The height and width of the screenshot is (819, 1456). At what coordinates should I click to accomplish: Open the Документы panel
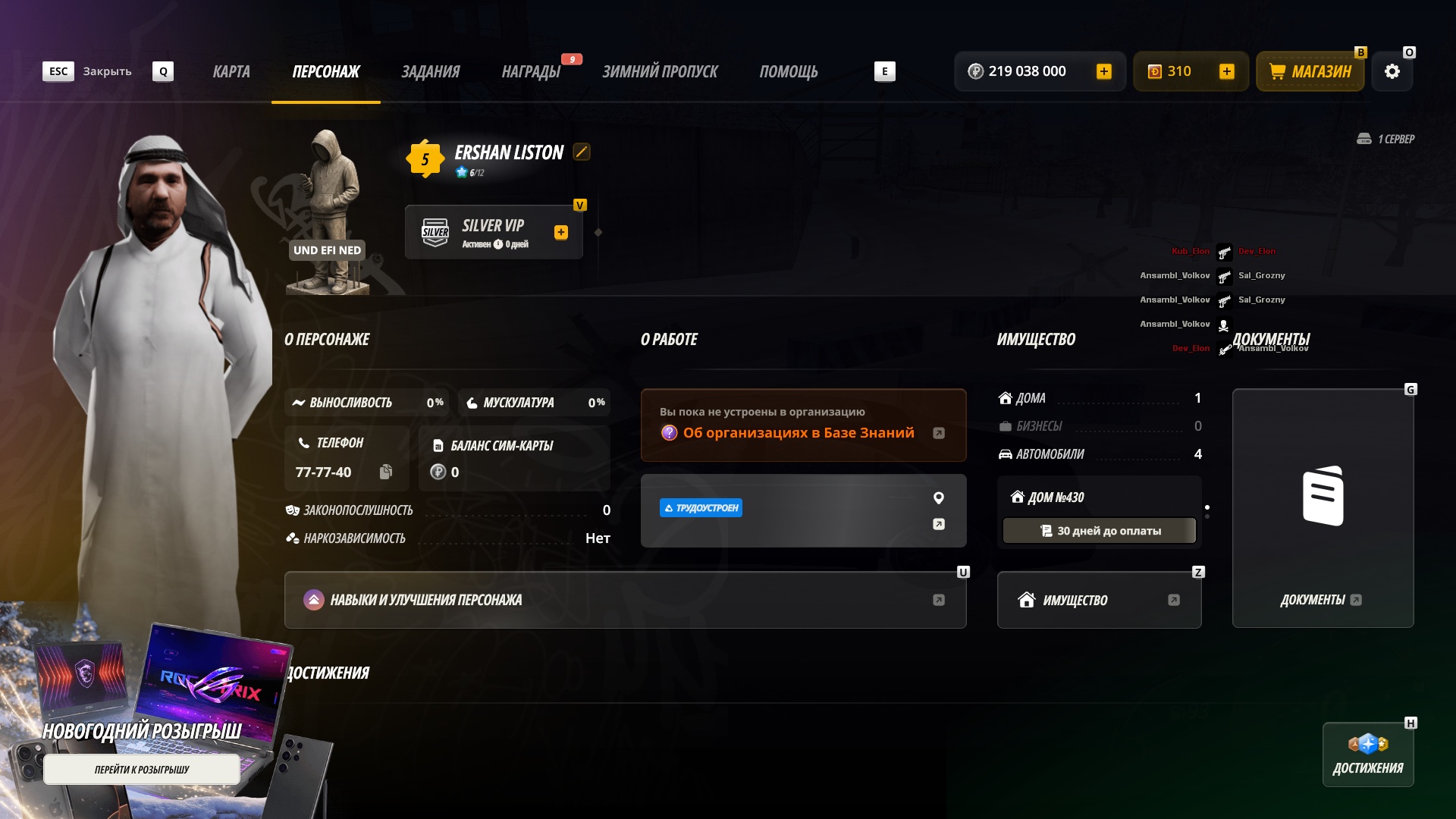coord(1323,508)
